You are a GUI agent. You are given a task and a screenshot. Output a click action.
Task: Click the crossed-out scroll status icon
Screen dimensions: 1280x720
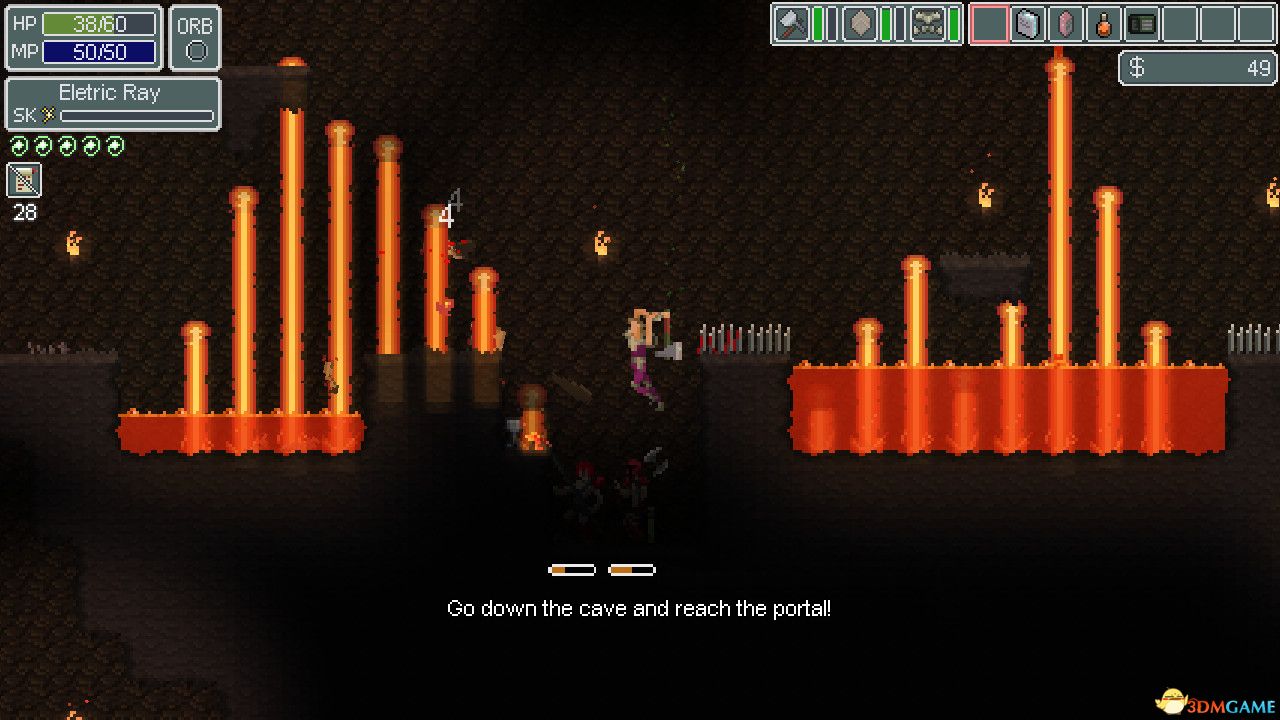coord(24,180)
